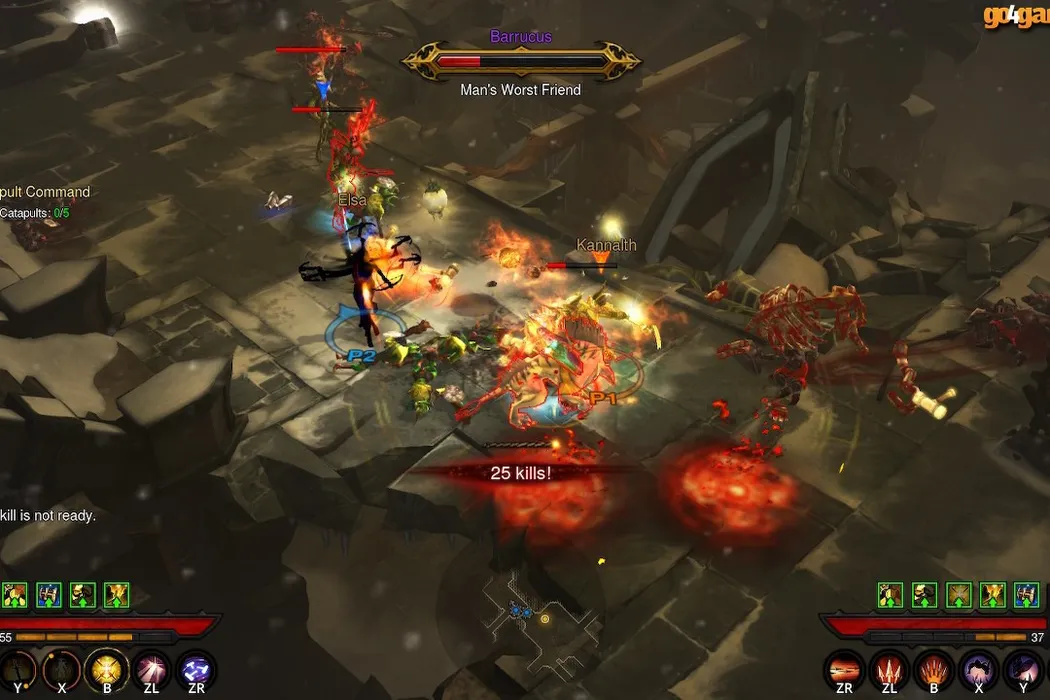The height and width of the screenshot is (700, 1050).
Task: Activate the blue Blessed Hammer skill
Action: (196, 669)
